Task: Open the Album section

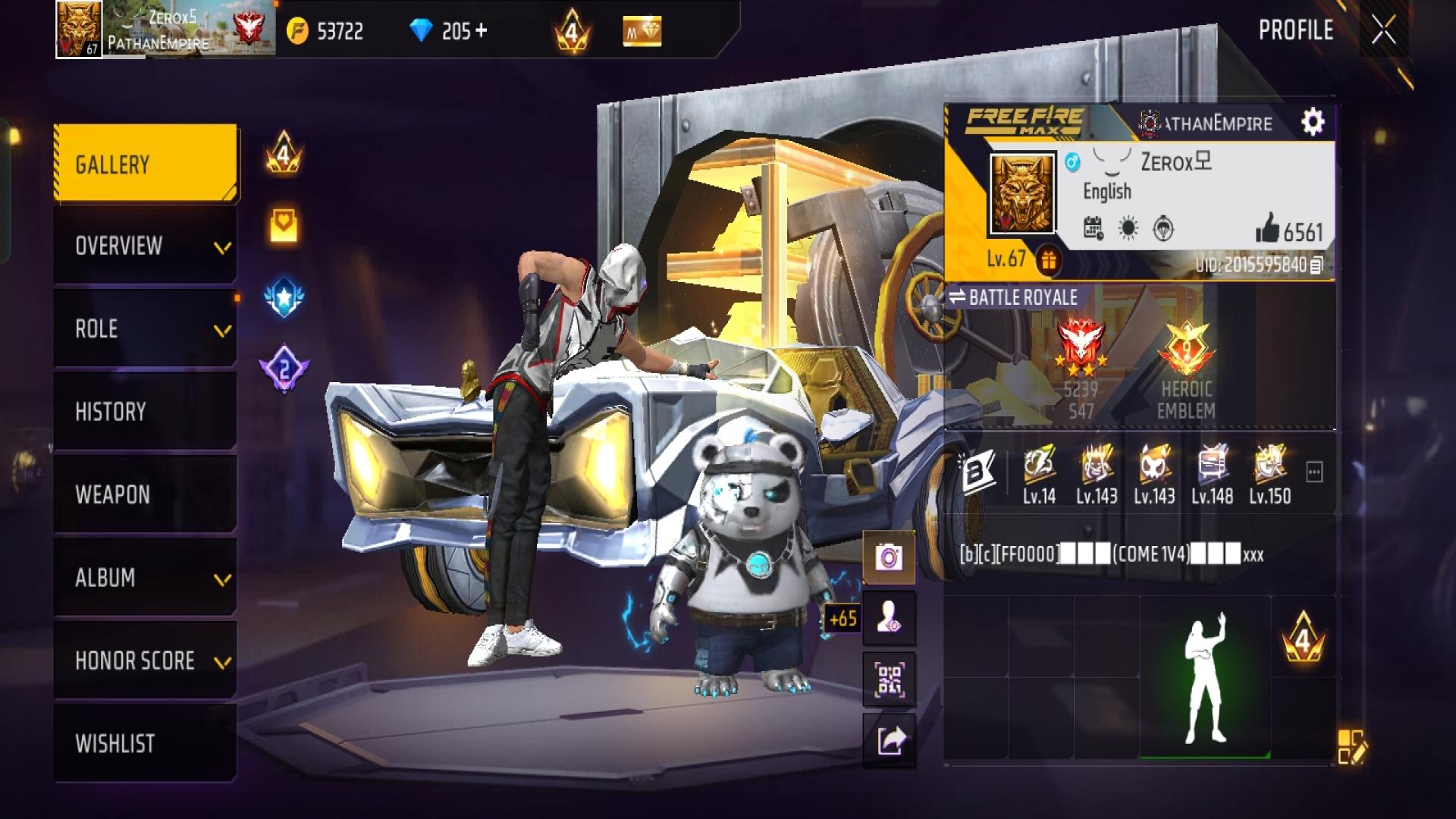Action: coord(146,578)
